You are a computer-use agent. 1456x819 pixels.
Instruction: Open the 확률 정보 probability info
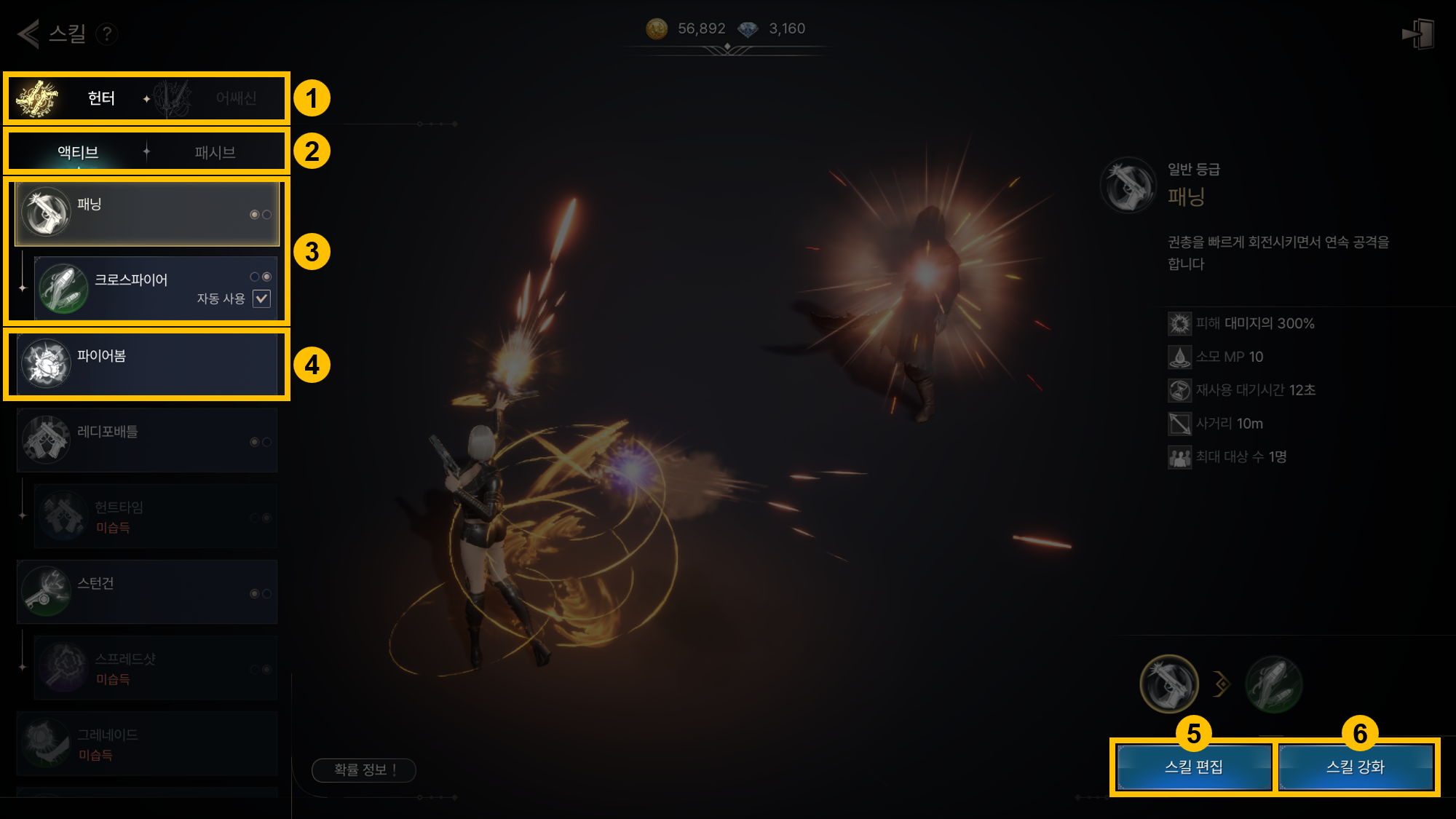click(364, 769)
